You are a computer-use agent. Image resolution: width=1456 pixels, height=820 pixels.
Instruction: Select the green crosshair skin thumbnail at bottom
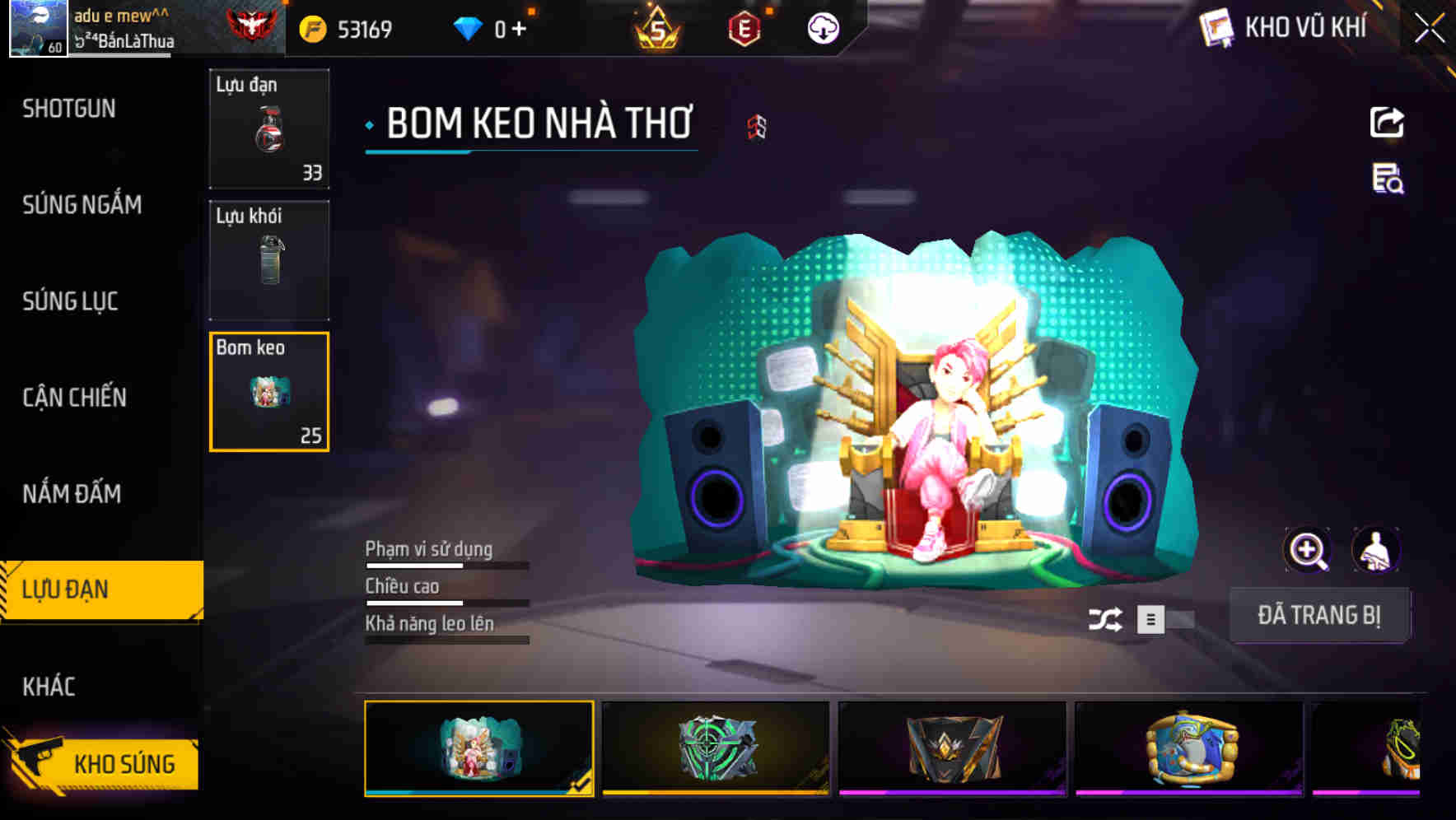pyautogui.click(x=715, y=748)
